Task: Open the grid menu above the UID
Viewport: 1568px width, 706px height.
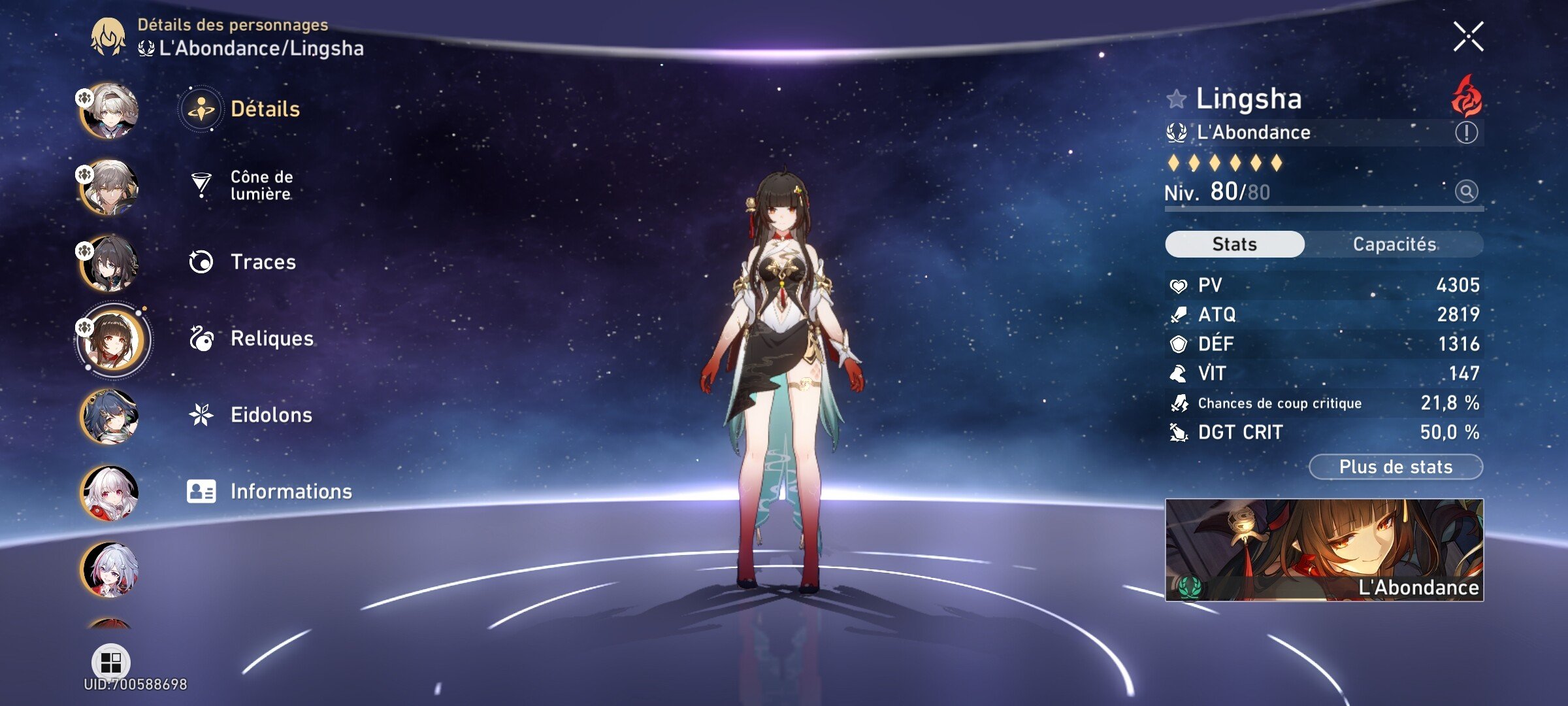Action: click(111, 662)
